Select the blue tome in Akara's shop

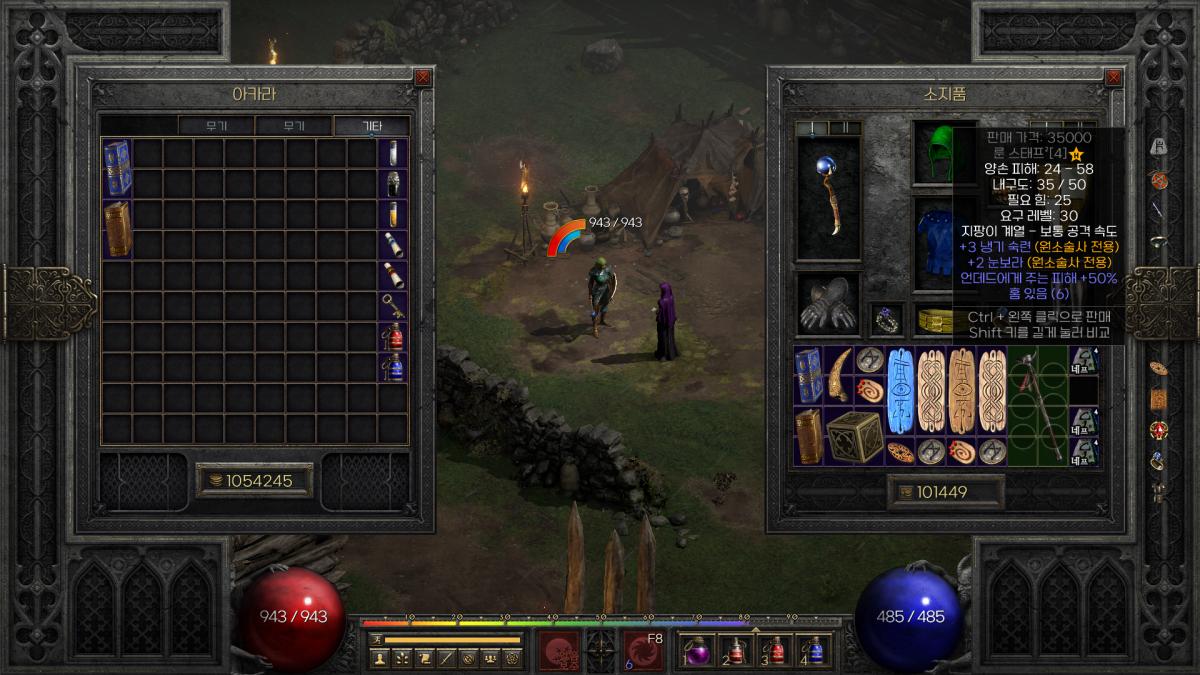pos(118,168)
